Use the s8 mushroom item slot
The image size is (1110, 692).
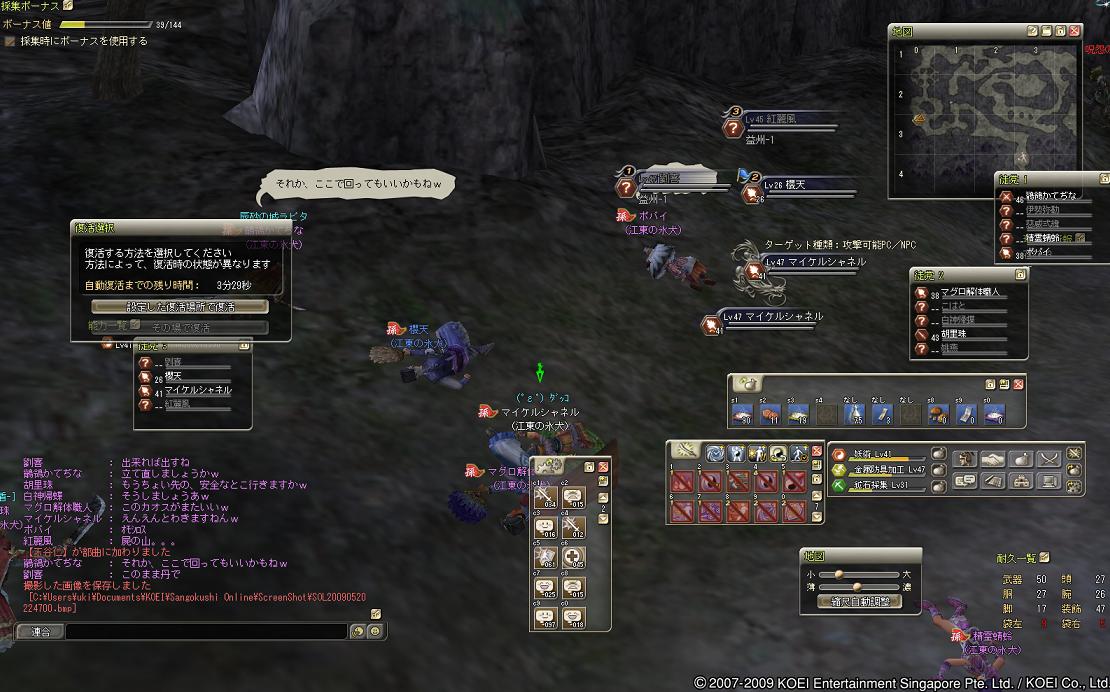point(939,412)
